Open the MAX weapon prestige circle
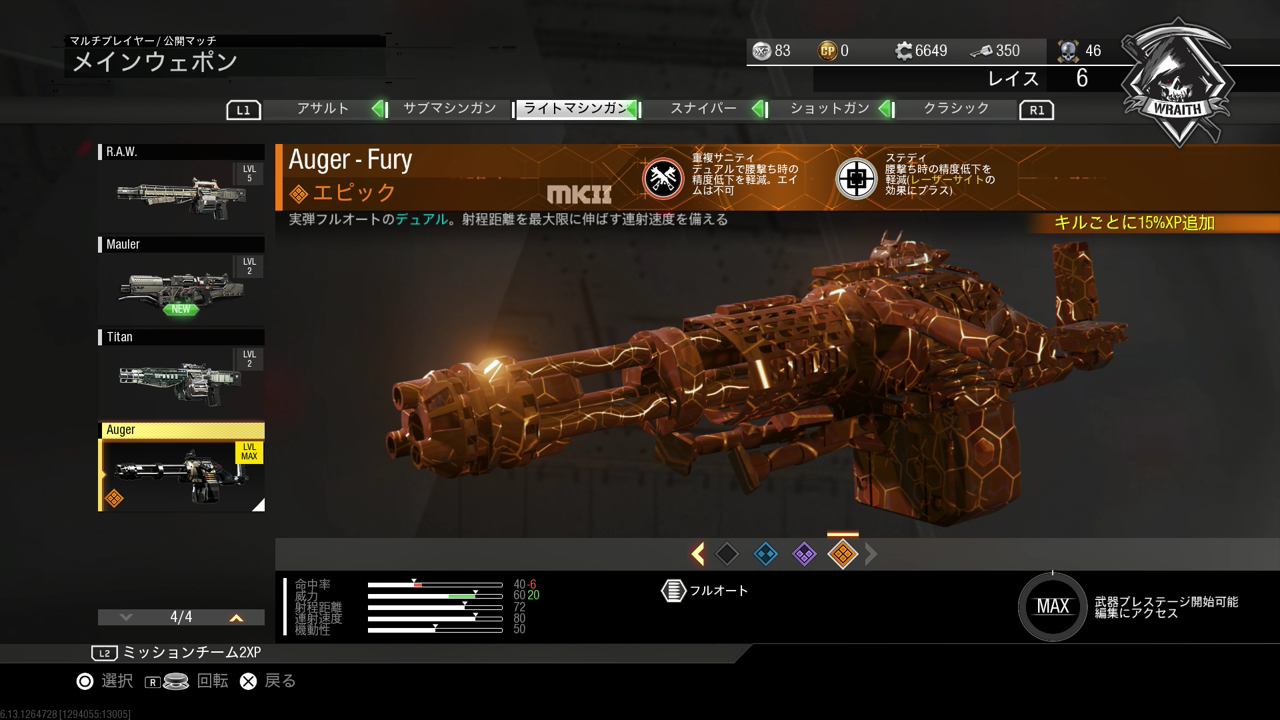Image resolution: width=1280 pixels, height=720 pixels. point(1052,606)
